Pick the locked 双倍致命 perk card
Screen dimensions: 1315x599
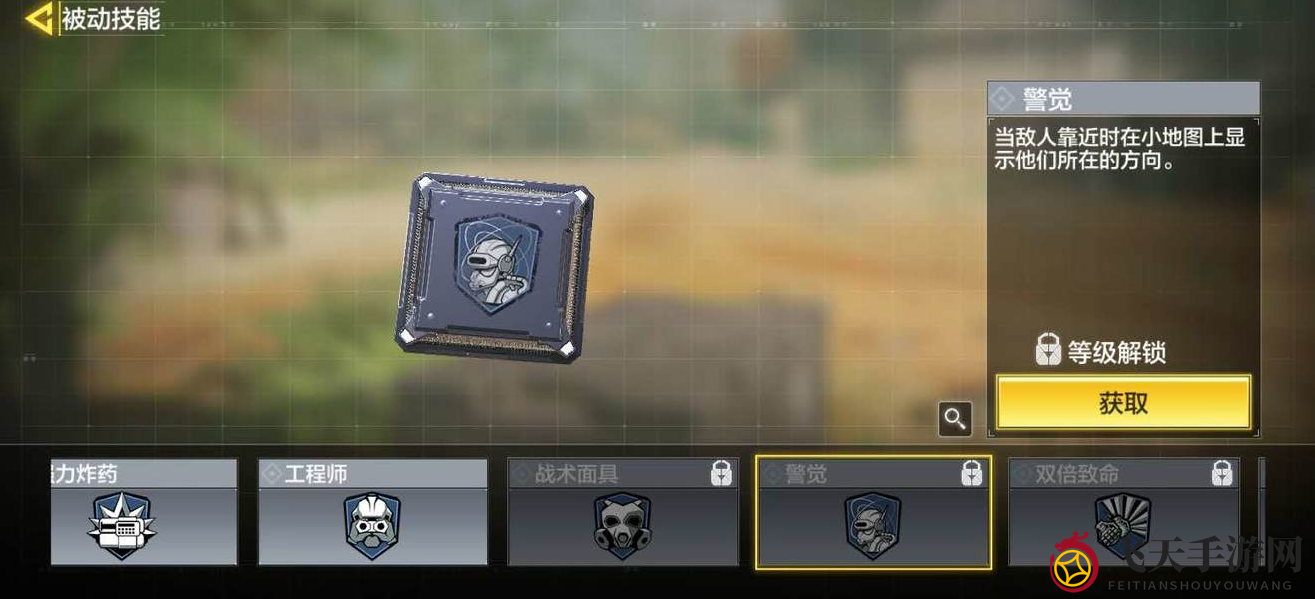click(x=1123, y=513)
